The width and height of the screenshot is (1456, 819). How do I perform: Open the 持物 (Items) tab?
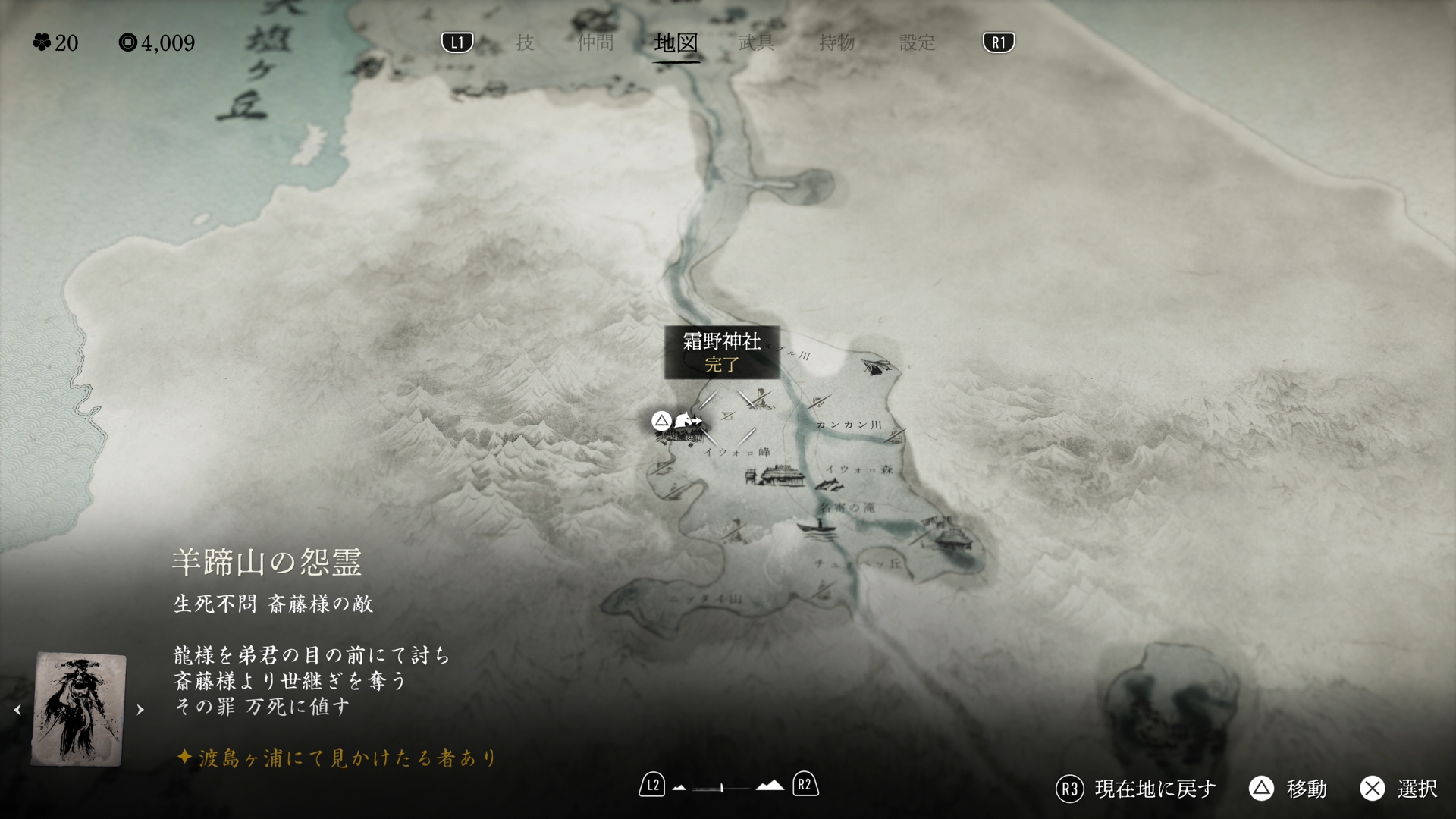click(x=836, y=42)
